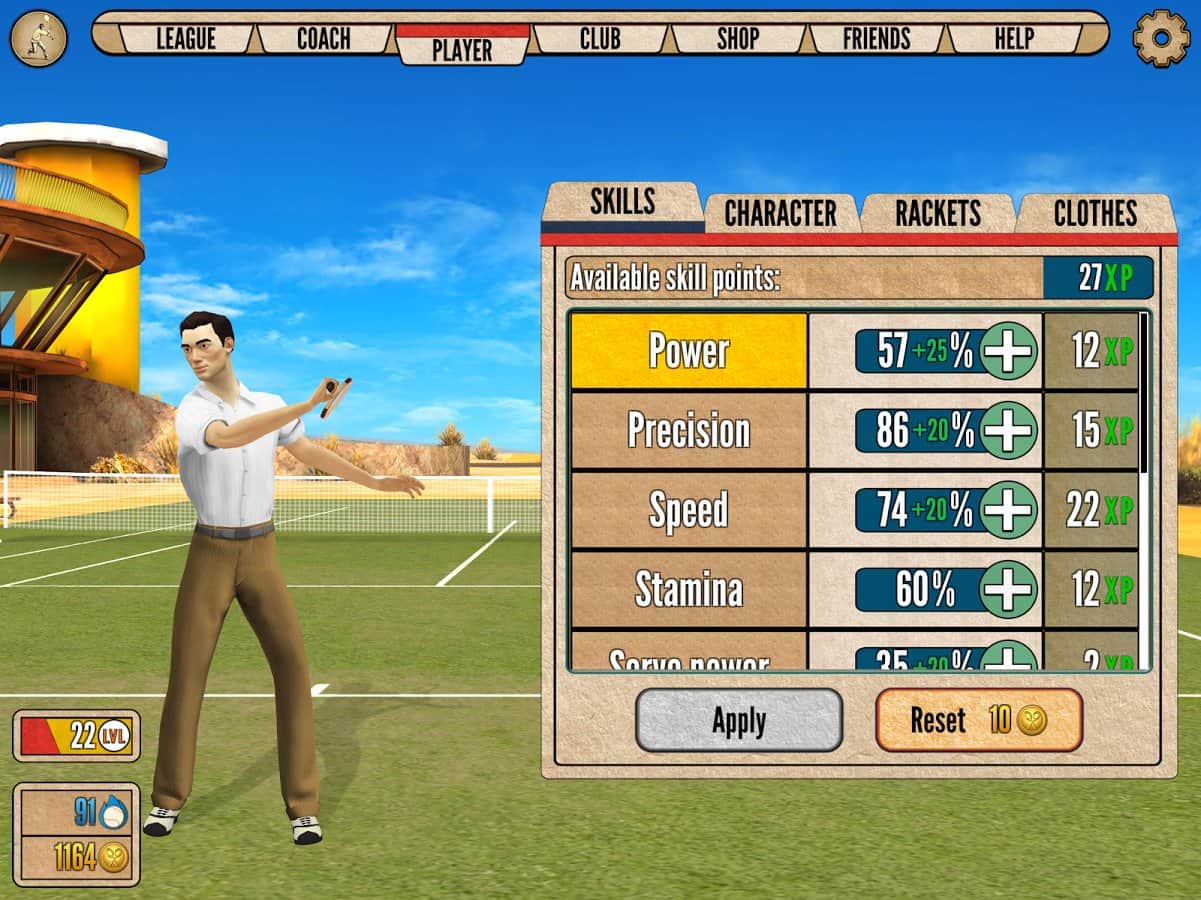
Task: Select the Club menu entry
Action: [x=600, y=39]
